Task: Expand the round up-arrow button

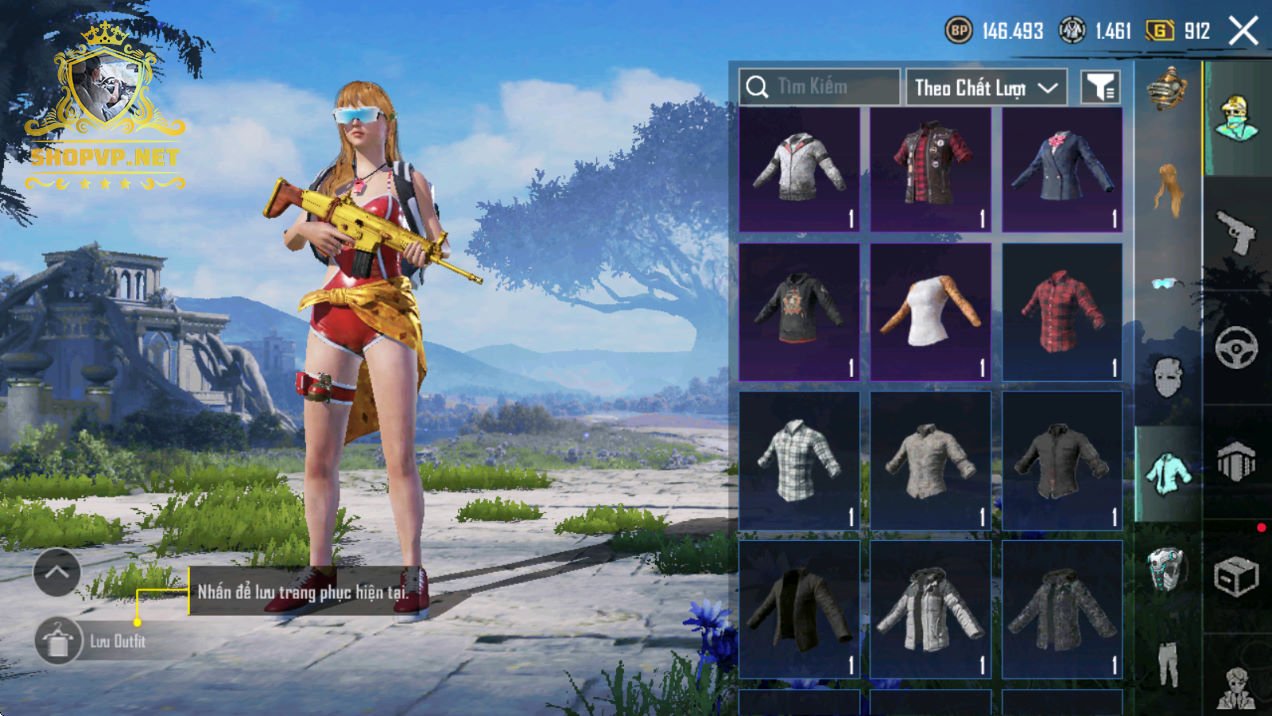Action: coord(57,573)
